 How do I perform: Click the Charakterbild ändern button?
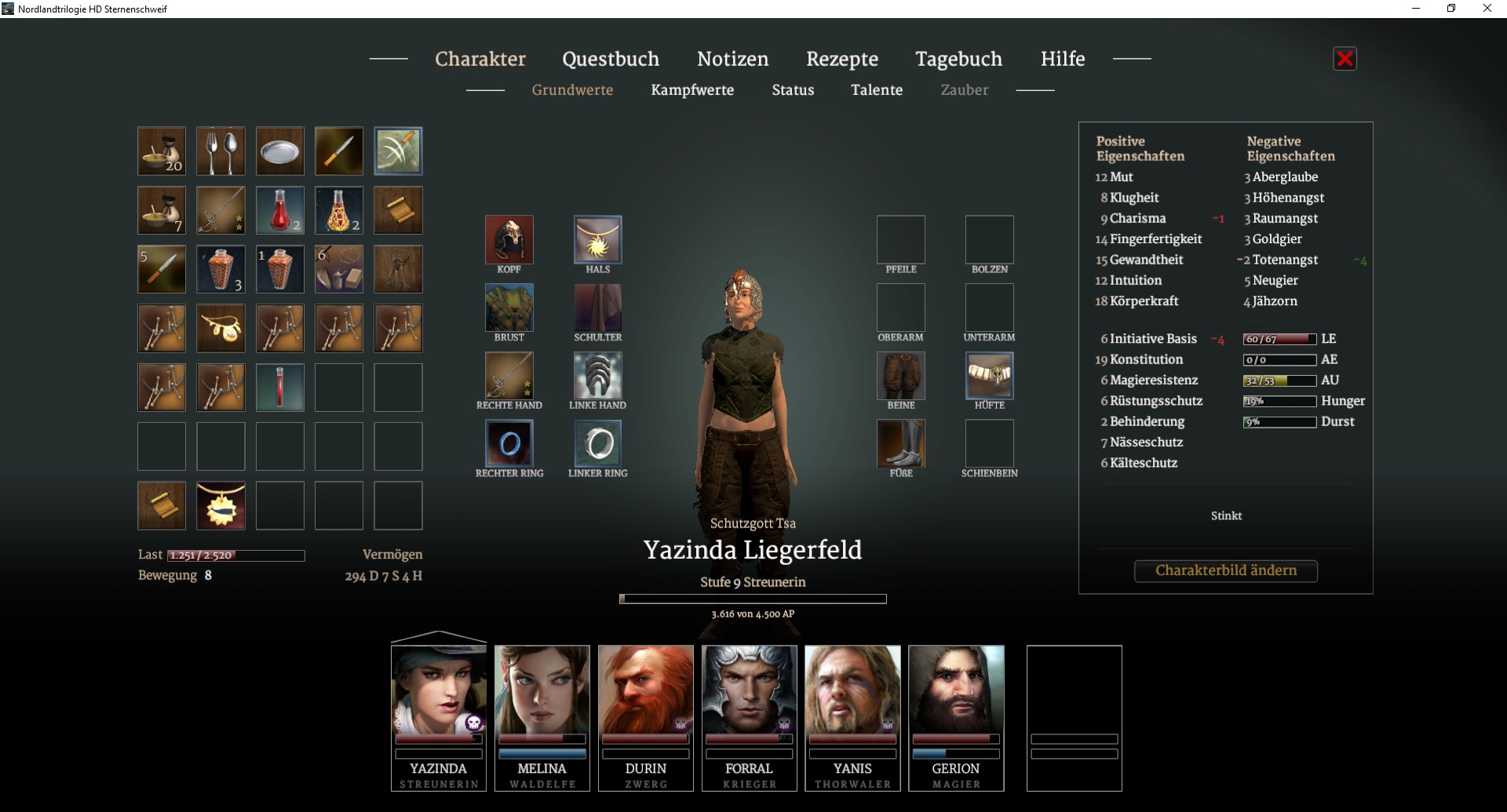pyautogui.click(x=1225, y=570)
